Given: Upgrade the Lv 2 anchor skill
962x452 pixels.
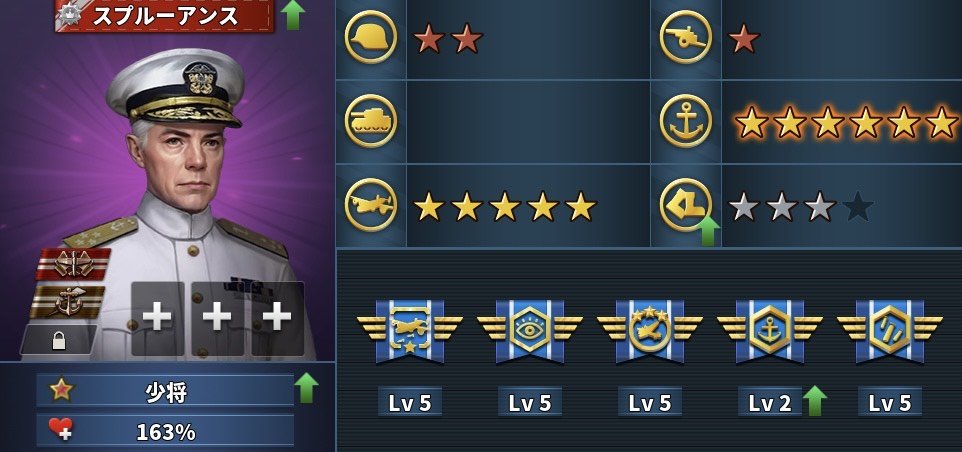Looking at the screenshot, I should click(815, 401).
